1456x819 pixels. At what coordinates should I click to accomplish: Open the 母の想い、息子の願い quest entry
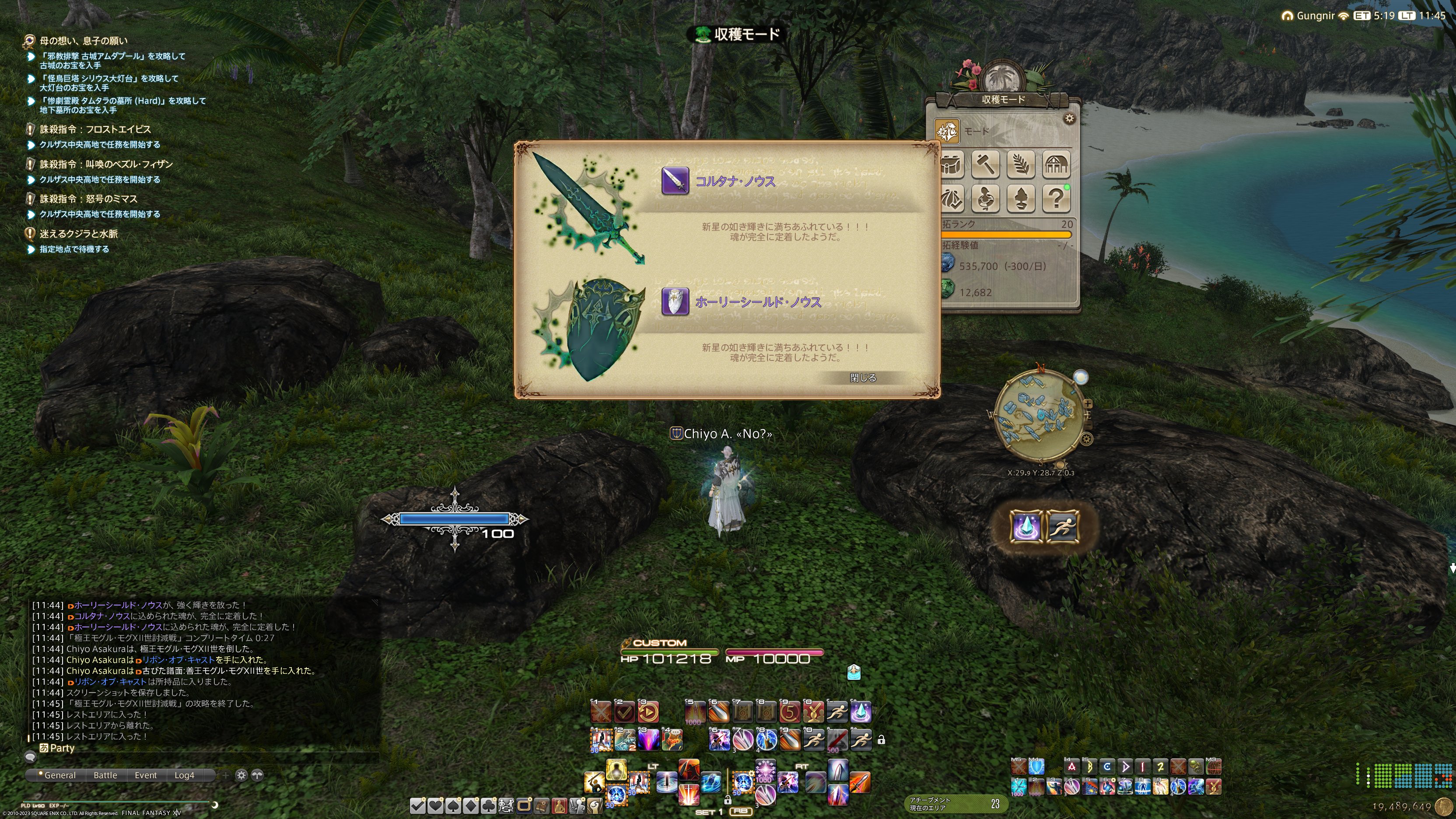point(84,41)
